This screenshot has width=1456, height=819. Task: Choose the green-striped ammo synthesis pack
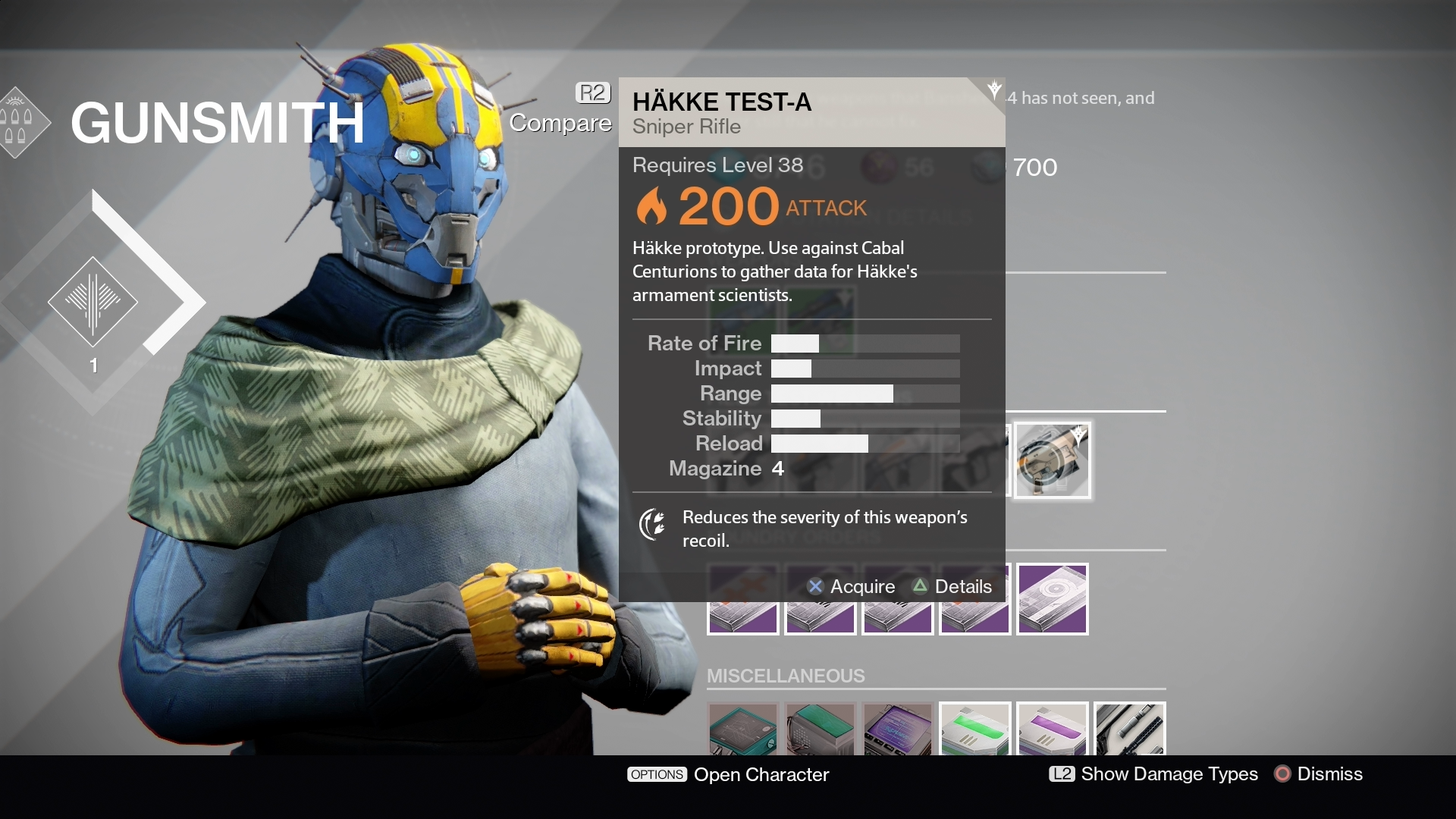click(x=975, y=730)
